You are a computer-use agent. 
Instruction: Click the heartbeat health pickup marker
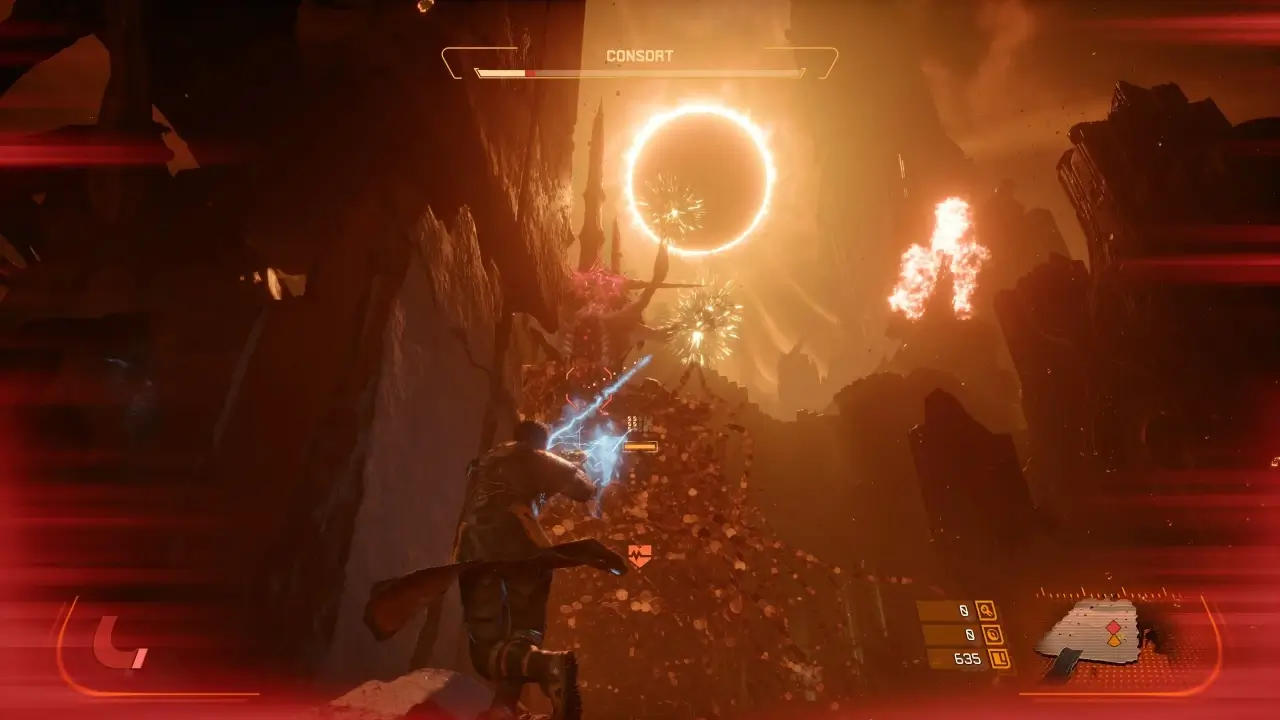tap(639, 555)
